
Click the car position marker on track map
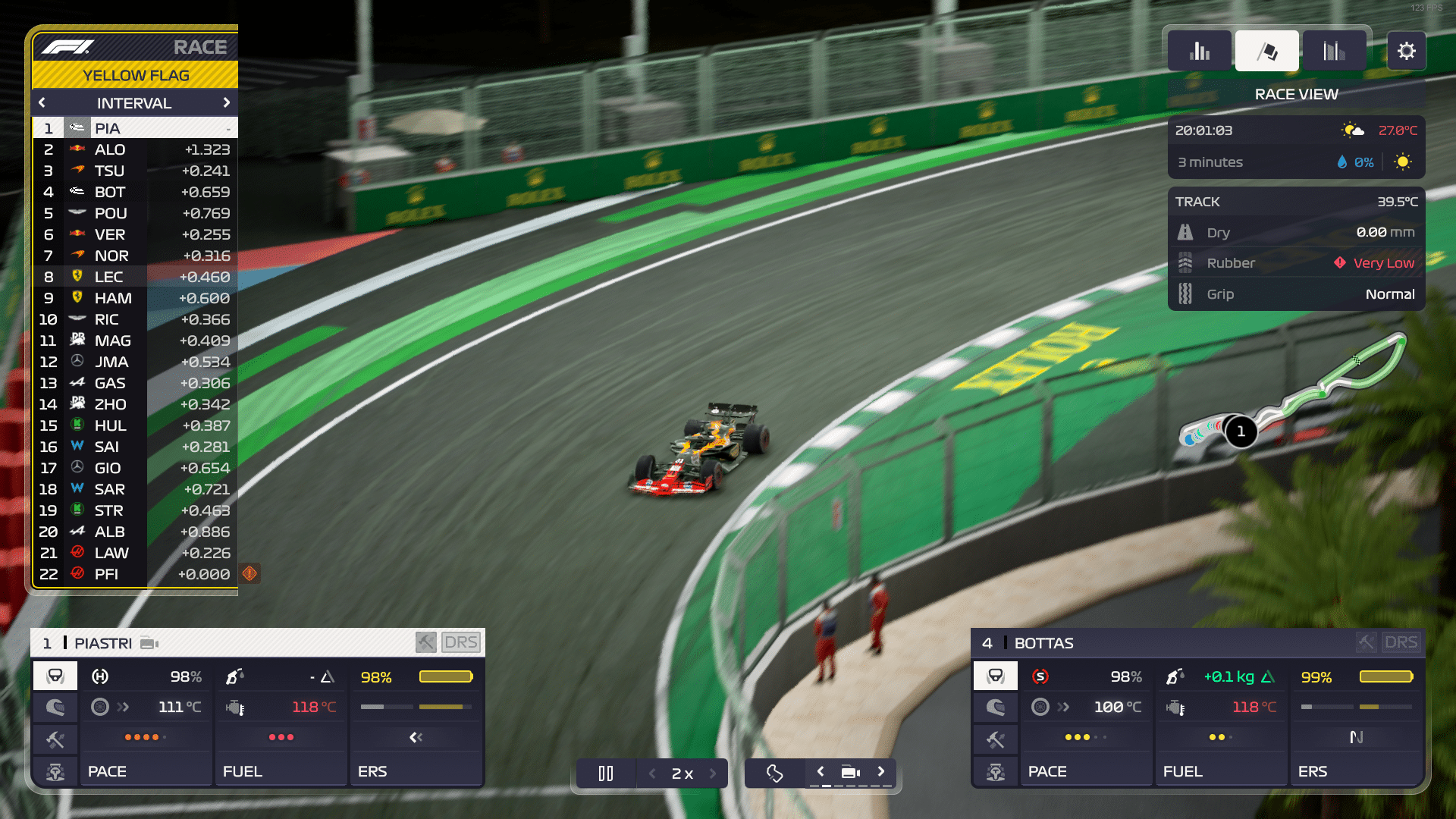coord(1241,432)
